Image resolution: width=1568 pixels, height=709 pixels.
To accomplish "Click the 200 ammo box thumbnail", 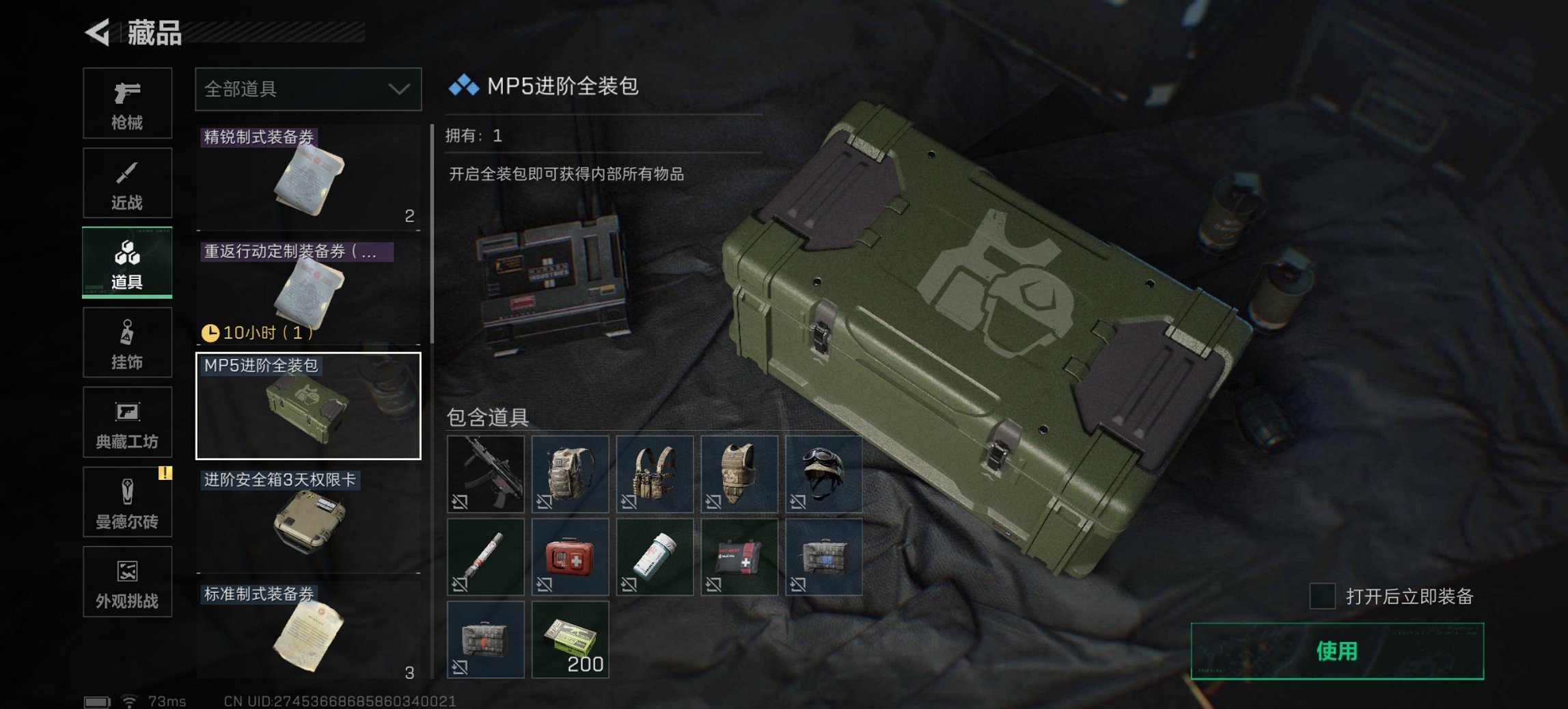I will [x=570, y=639].
